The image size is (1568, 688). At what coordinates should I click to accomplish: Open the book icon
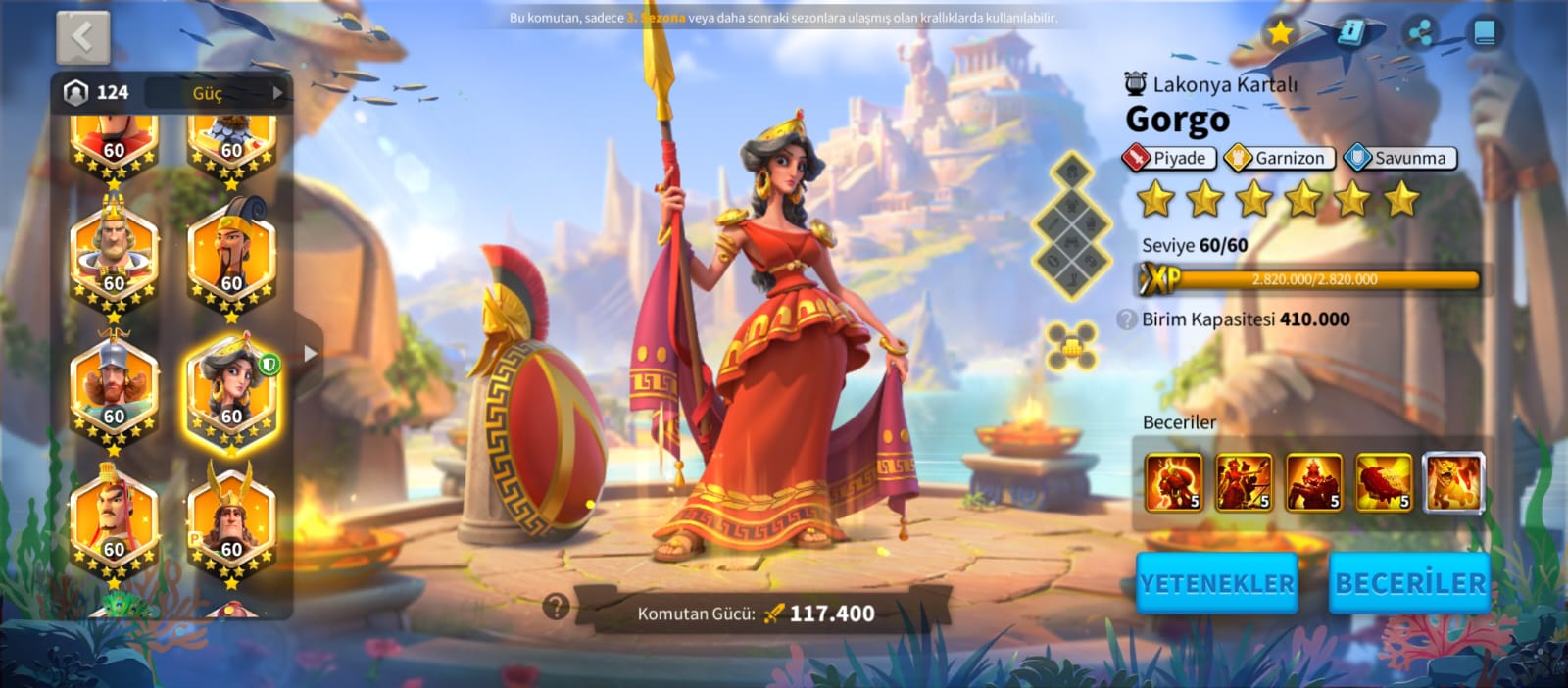tap(1484, 33)
